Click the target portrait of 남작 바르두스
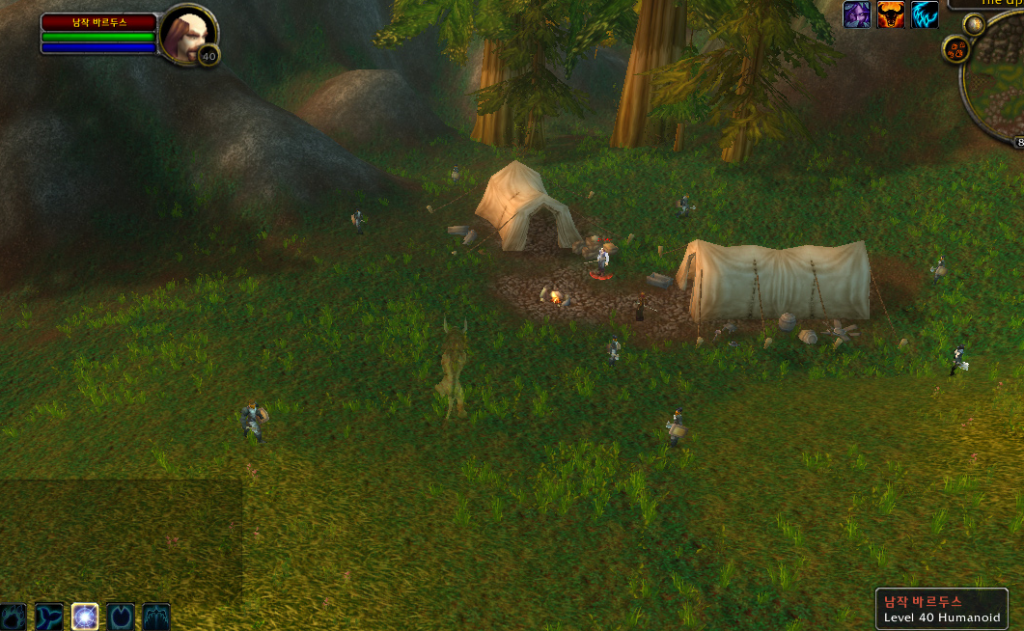This screenshot has height=631, width=1024. (186, 33)
